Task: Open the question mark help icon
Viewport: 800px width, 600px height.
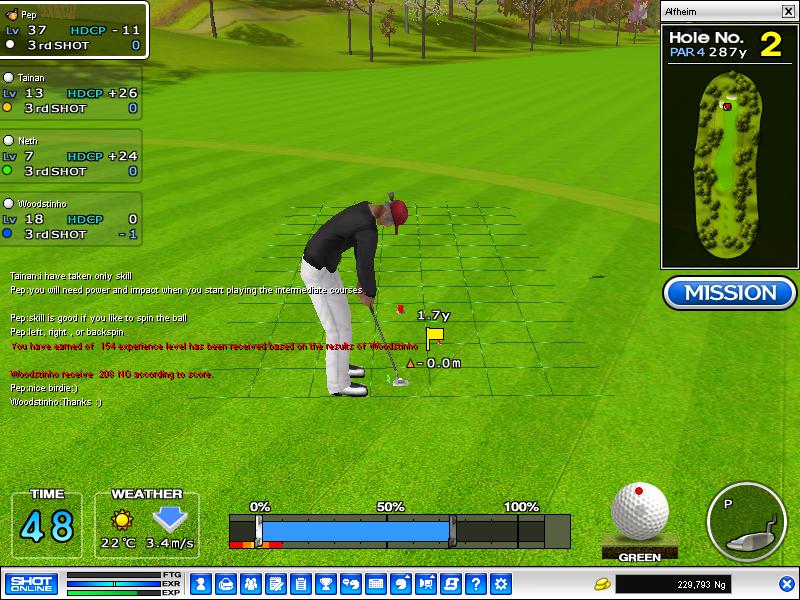Action: (x=476, y=583)
